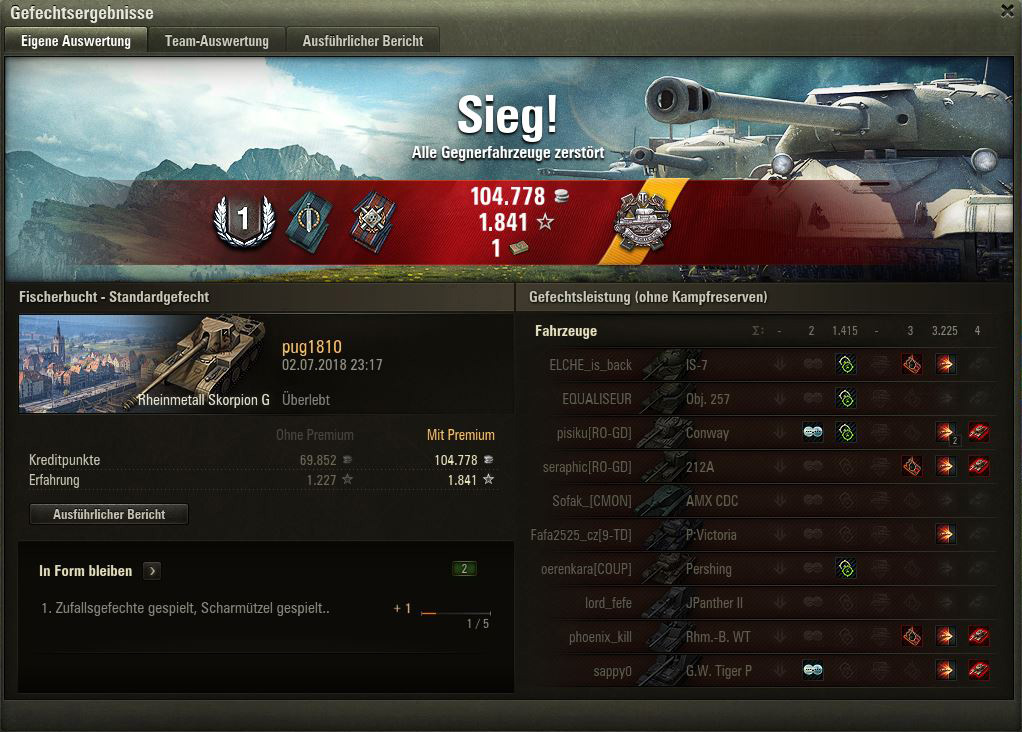Image resolution: width=1022 pixels, height=732 pixels.
Task: Switch to the Team-Auswertung tab
Action: click(x=217, y=41)
